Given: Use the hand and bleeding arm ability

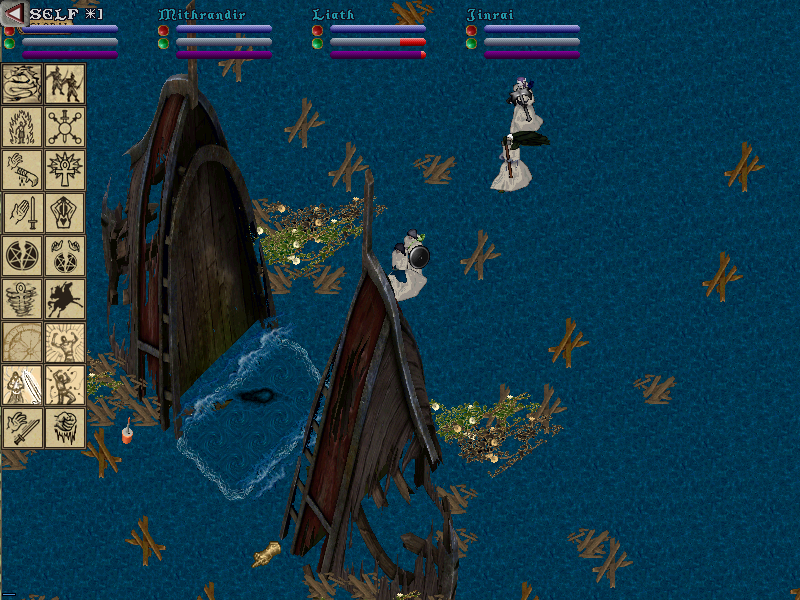Looking at the screenshot, I should point(22,170).
